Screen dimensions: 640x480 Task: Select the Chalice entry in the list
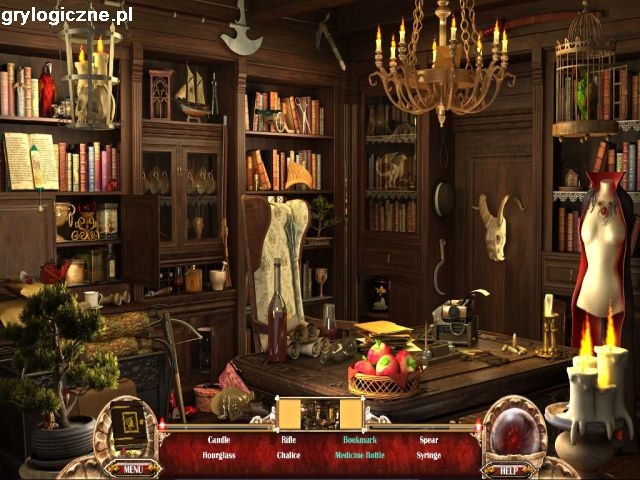[288, 454]
